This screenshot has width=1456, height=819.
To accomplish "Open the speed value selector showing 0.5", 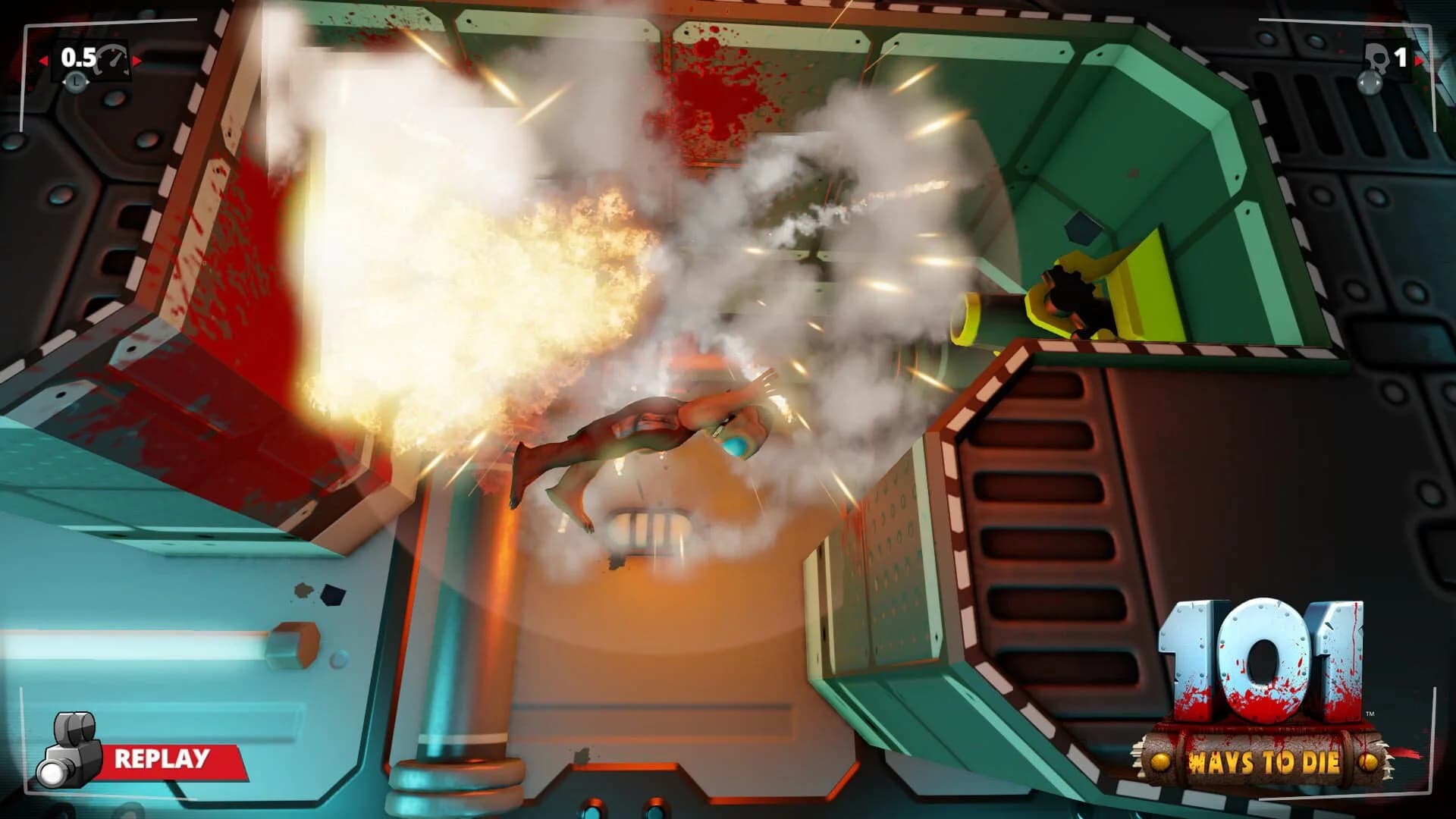I will point(78,57).
